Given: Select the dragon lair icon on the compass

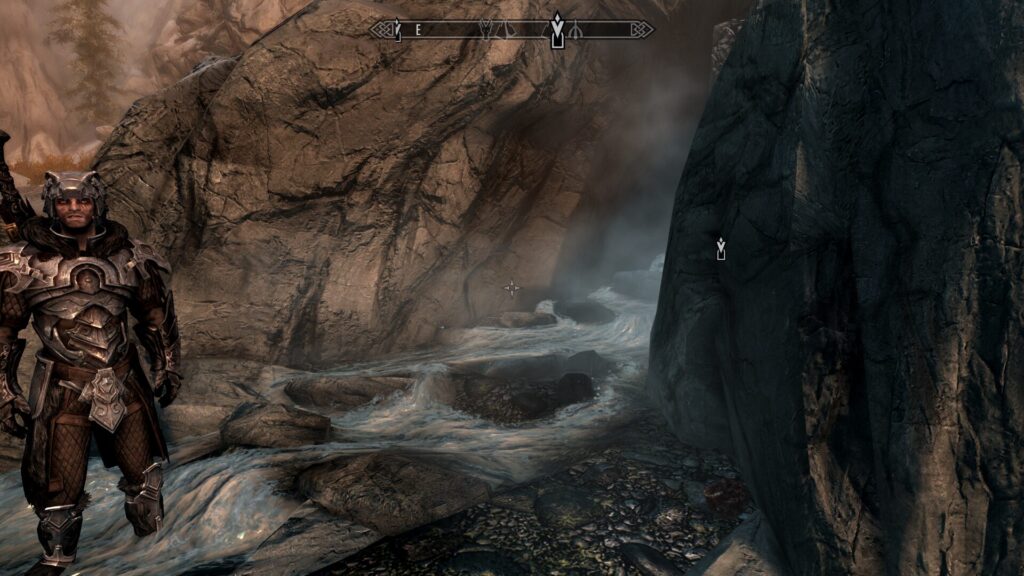Looking at the screenshot, I should 487,30.
